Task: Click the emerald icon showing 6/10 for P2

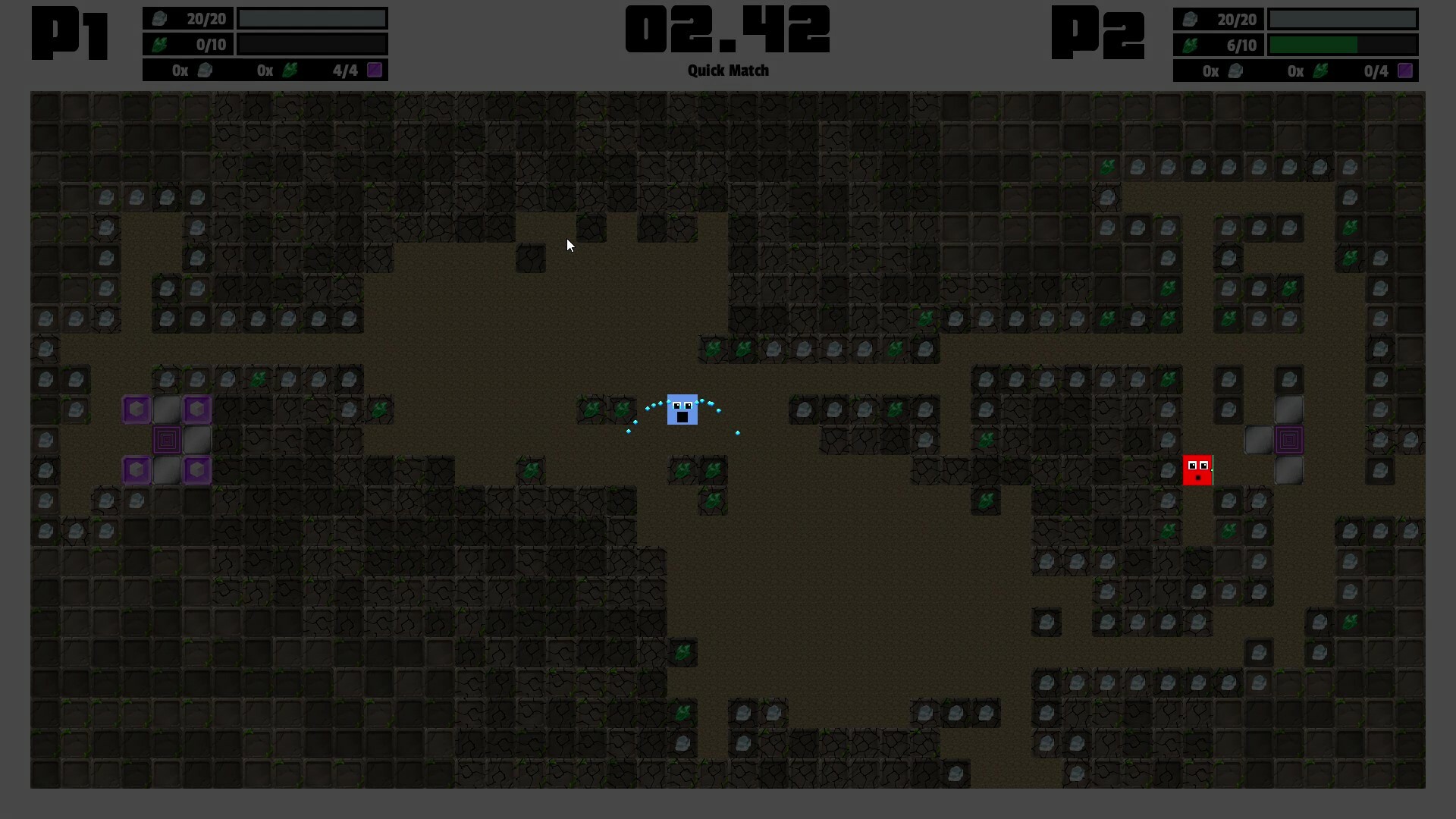Action: (1192, 45)
